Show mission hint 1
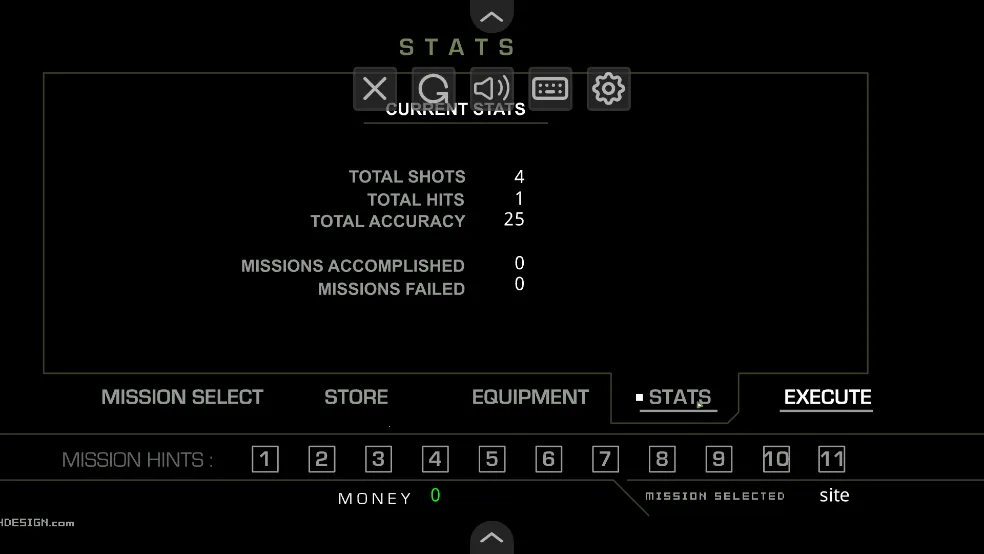Image resolution: width=984 pixels, height=554 pixels. tap(265, 459)
